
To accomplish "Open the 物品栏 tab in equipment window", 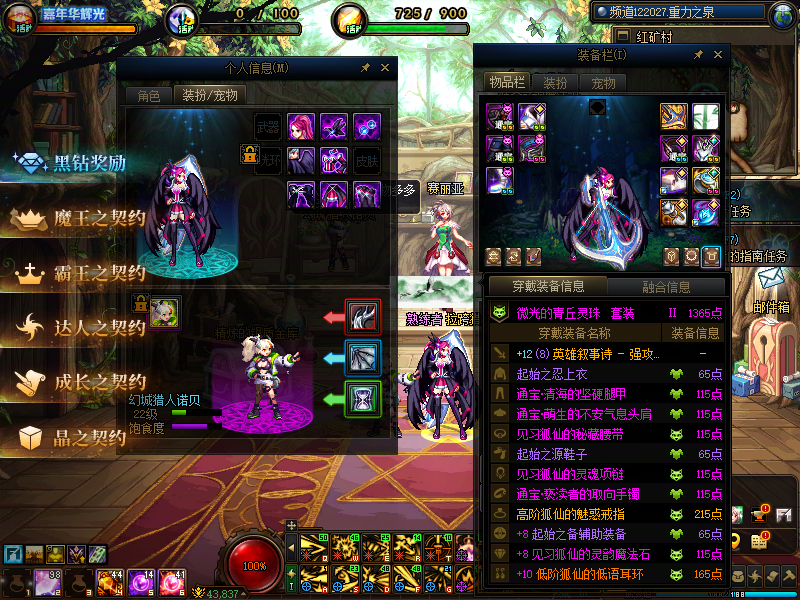I will pos(506,82).
